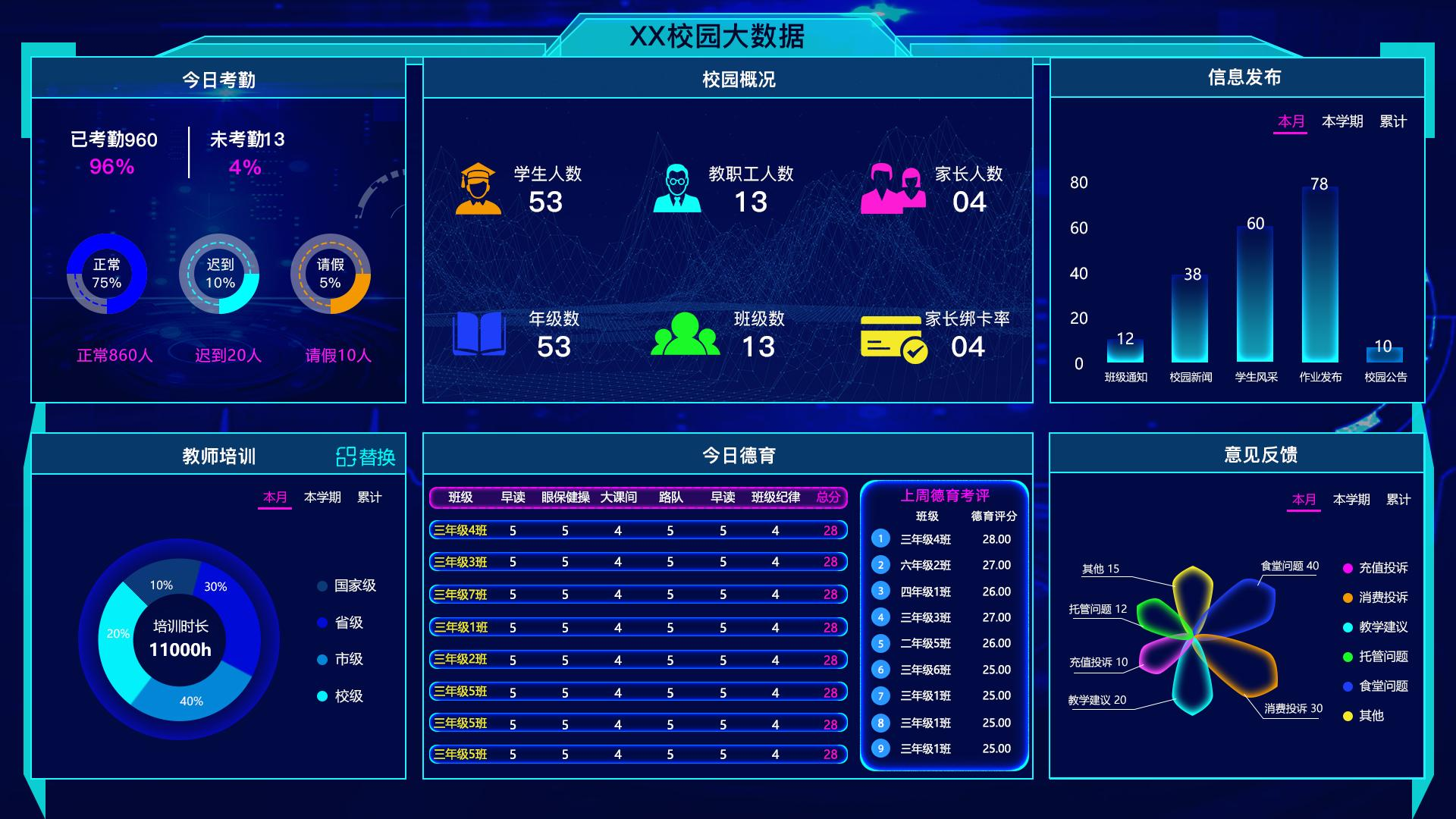The width and height of the screenshot is (1456, 819).
Task: Select the 累计 tab in 教师培训
Action: 370,498
